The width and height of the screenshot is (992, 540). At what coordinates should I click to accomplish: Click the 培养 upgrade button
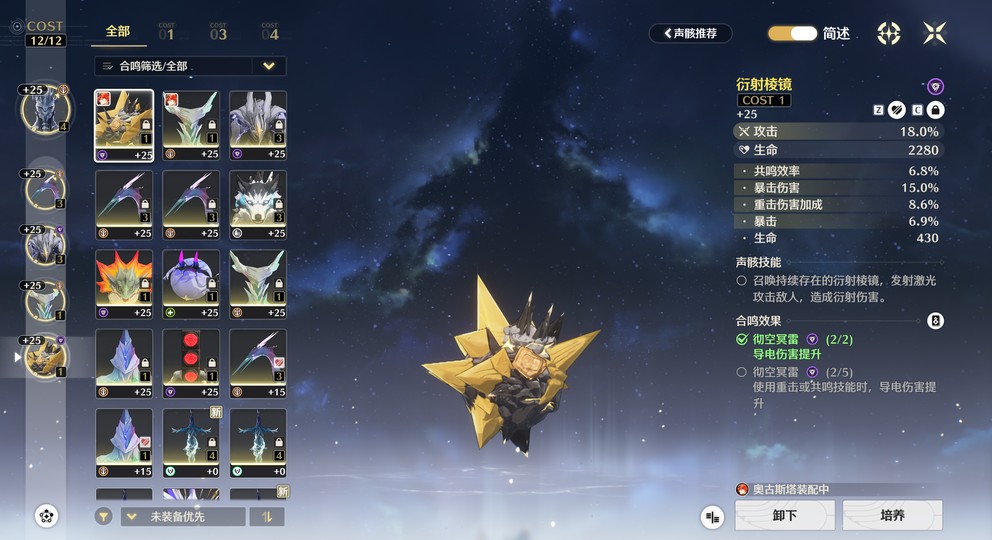892,515
